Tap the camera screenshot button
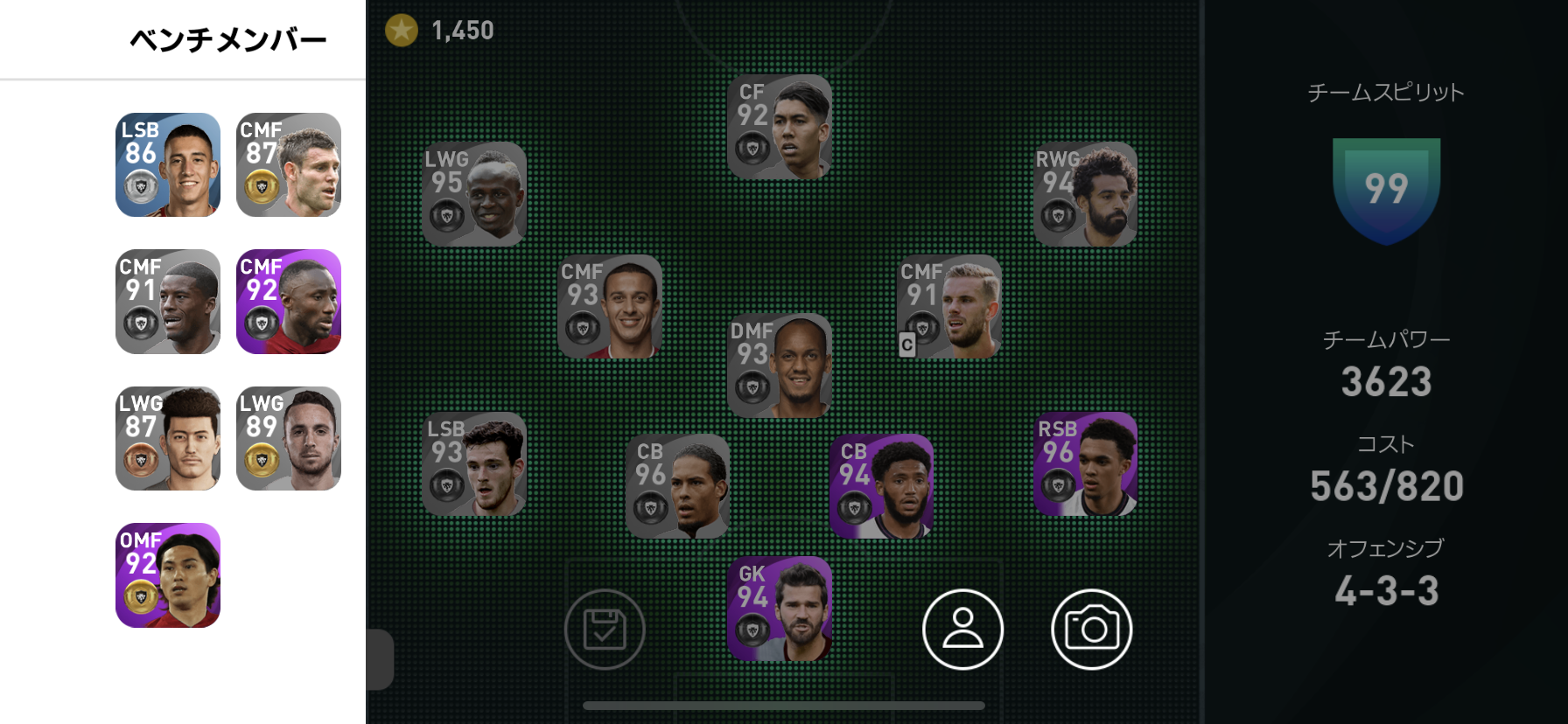This screenshot has width=1568, height=724. (1091, 630)
